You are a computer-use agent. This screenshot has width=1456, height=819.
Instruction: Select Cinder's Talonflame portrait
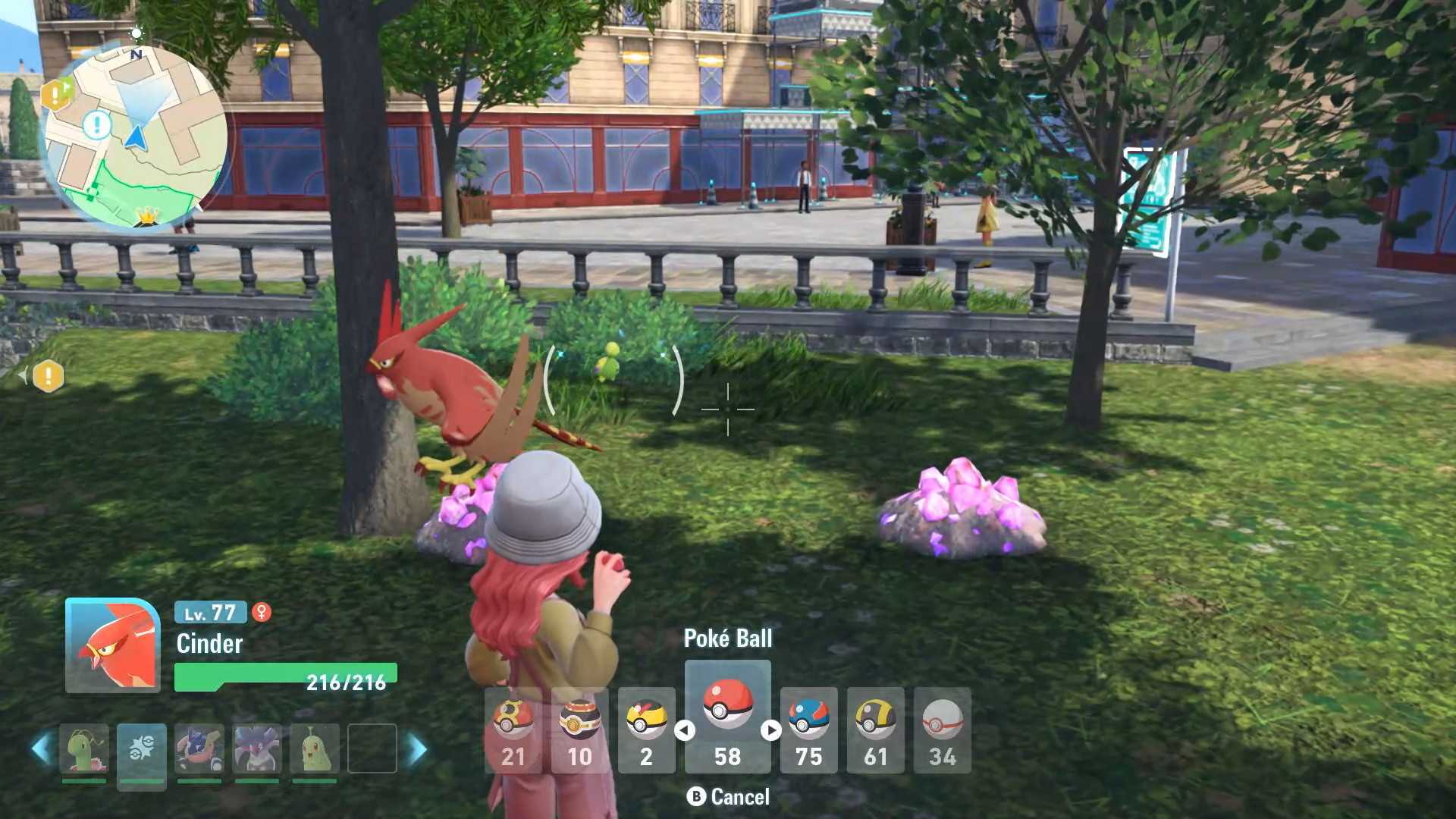pos(113,645)
